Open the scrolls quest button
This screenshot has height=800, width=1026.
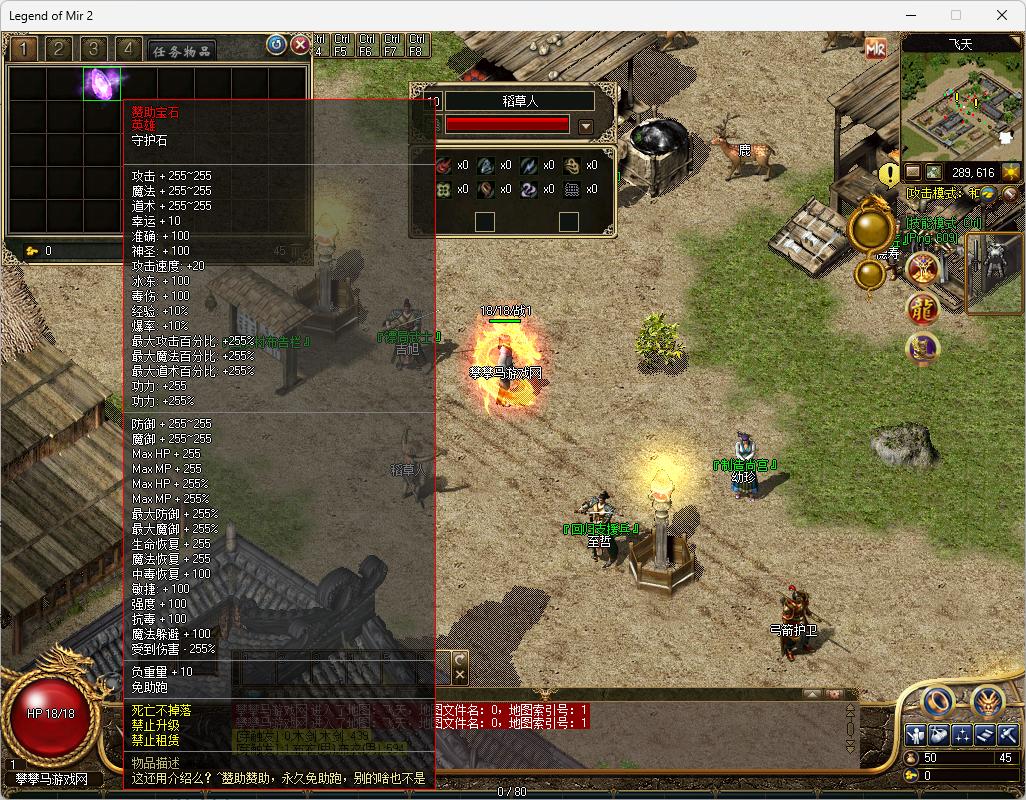[x=985, y=735]
